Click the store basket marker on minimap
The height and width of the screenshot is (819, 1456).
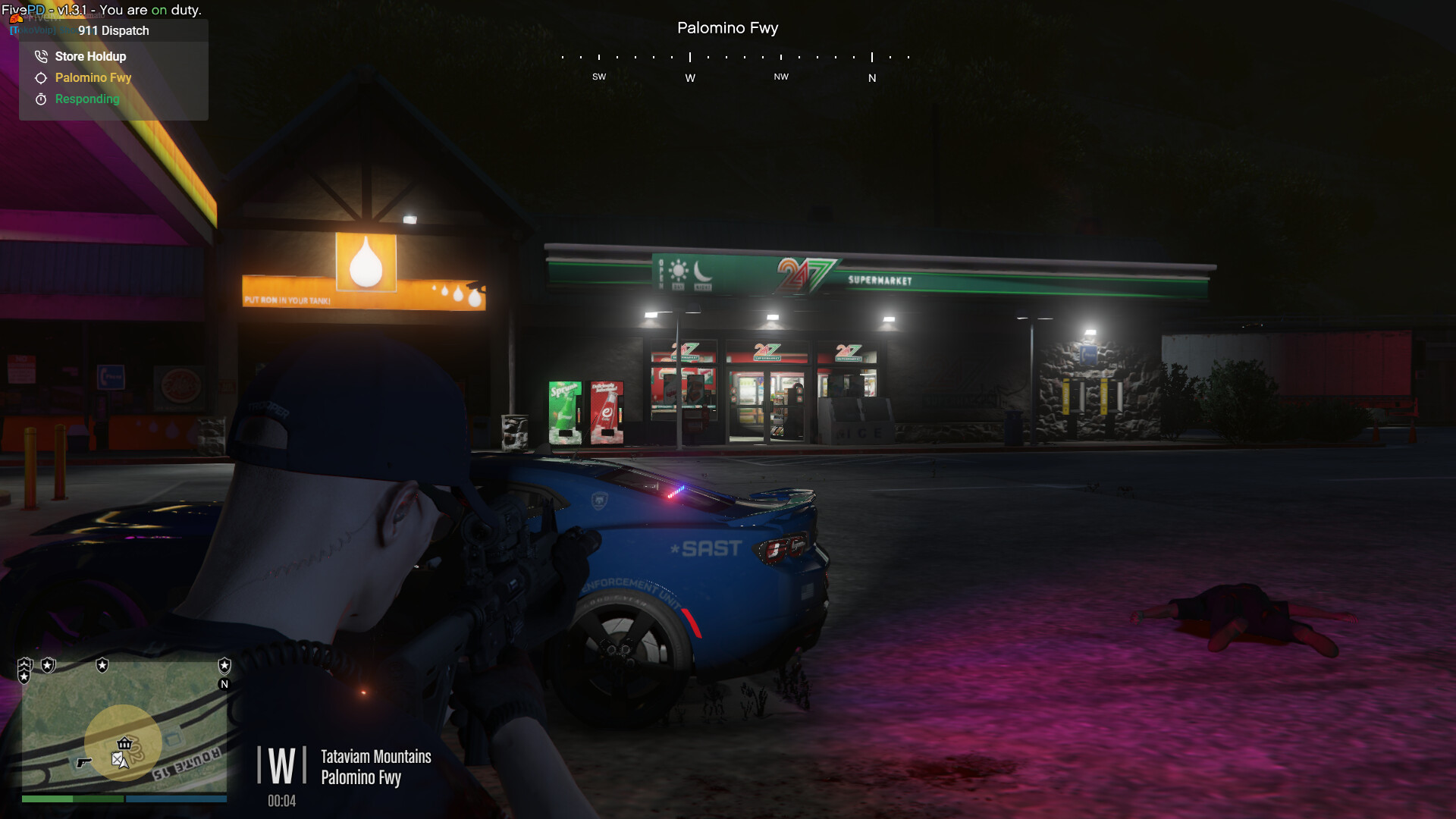pos(124,743)
